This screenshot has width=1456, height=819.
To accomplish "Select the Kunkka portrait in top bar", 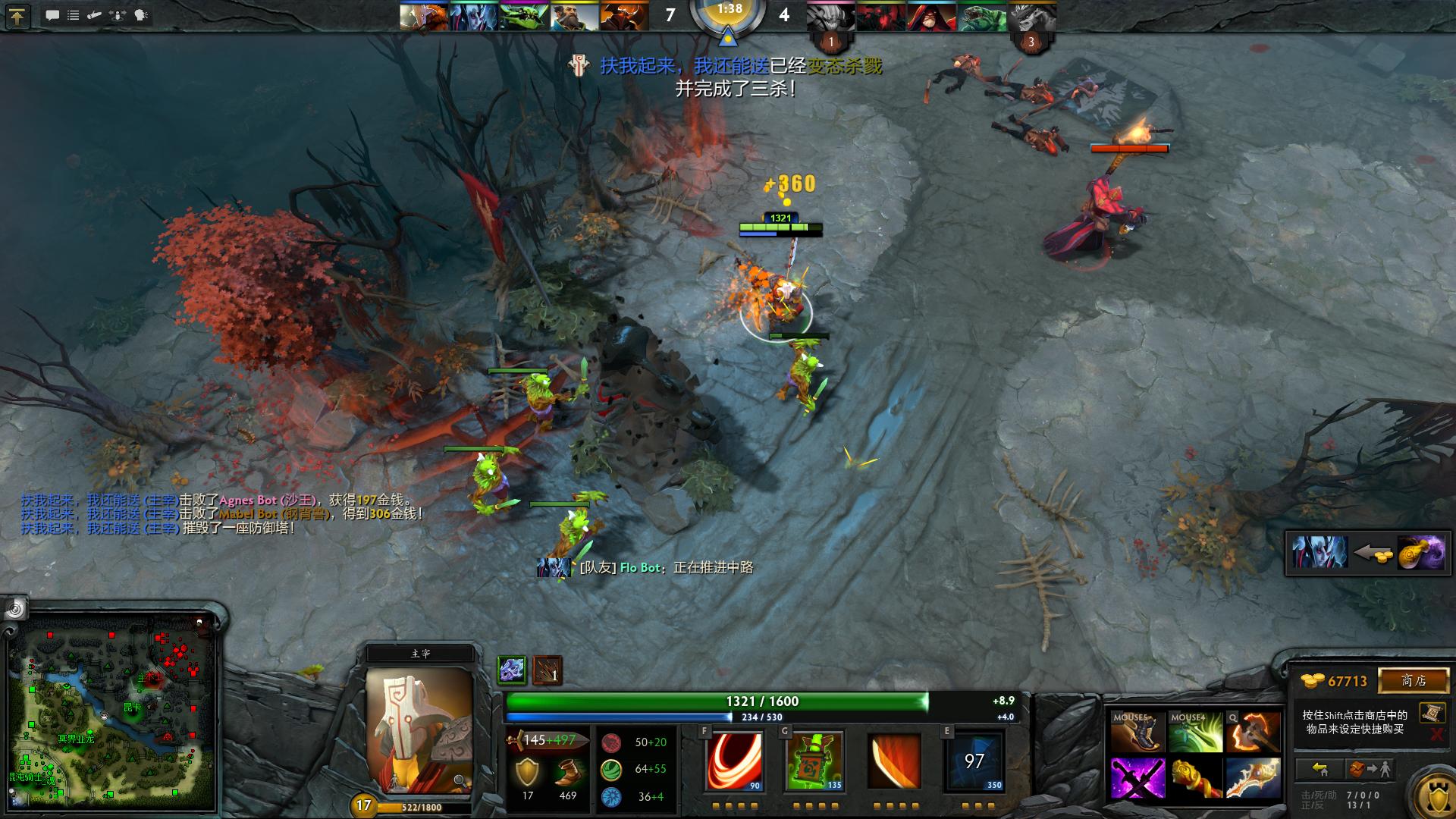I will (574, 17).
